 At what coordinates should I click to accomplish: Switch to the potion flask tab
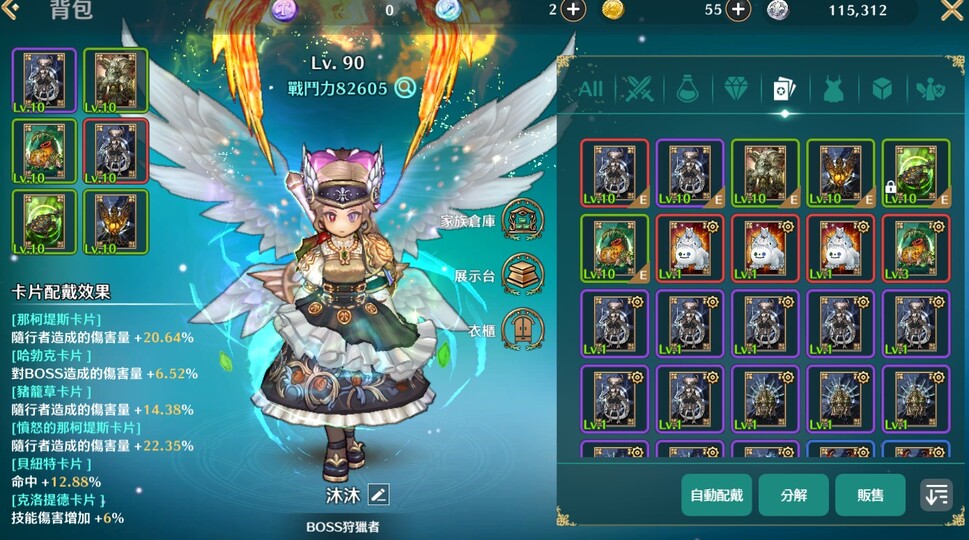click(x=686, y=89)
